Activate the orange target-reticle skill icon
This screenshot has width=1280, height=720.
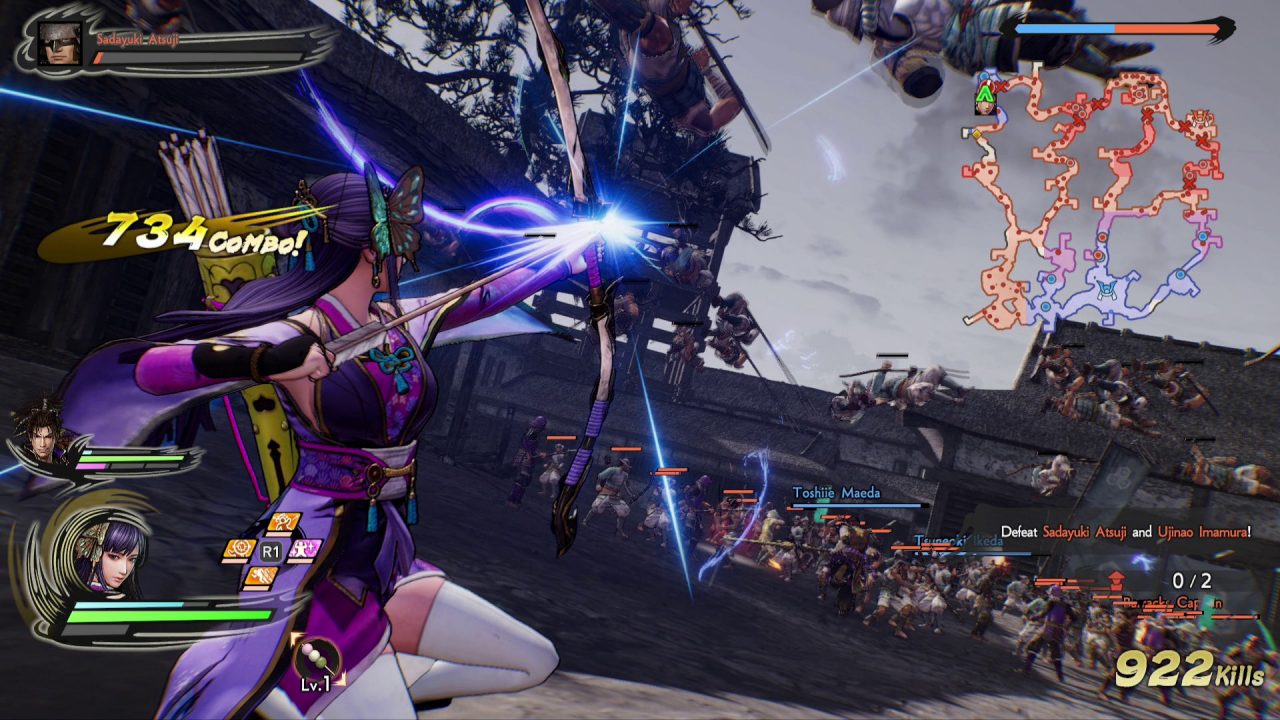click(238, 549)
